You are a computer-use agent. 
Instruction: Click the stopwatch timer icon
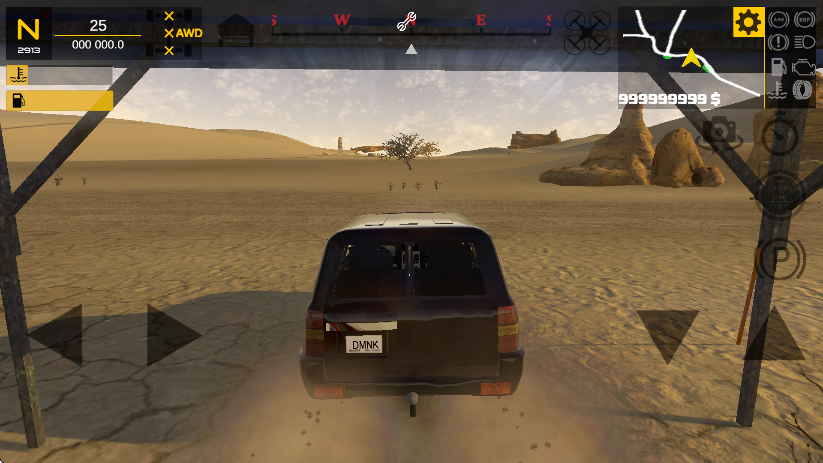coord(779,131)
